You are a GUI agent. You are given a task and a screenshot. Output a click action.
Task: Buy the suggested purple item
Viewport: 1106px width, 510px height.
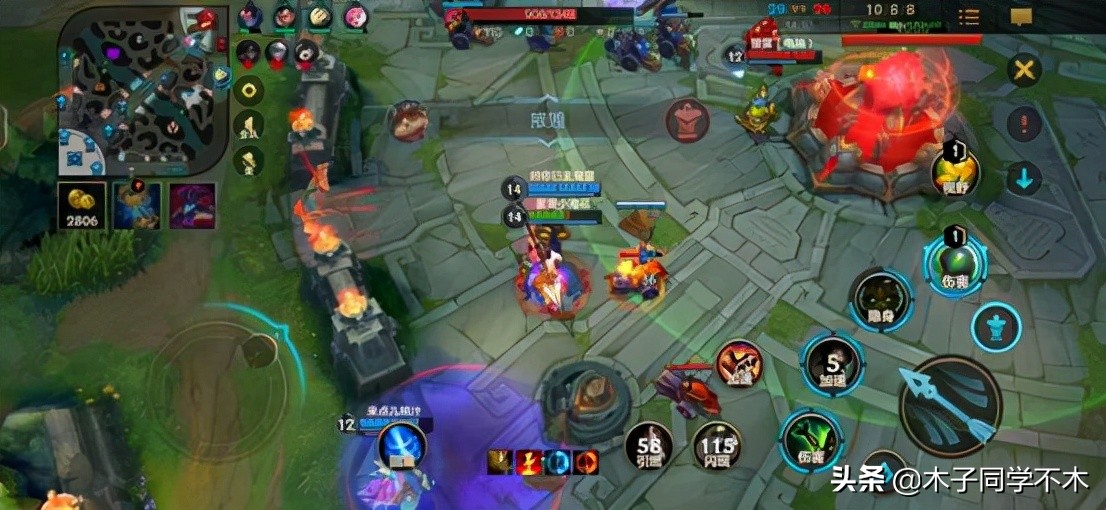coord(192,206)
